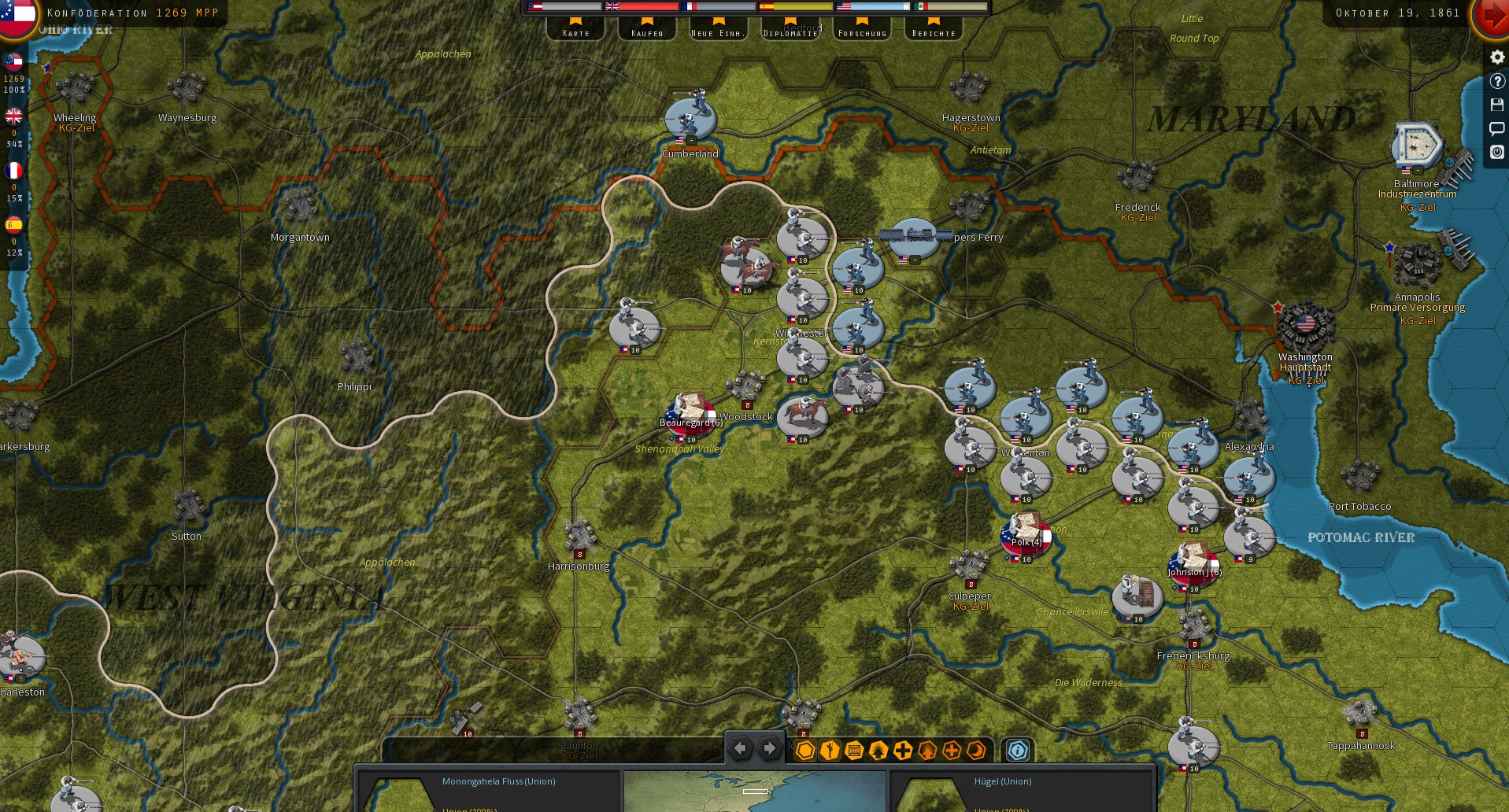1509x812 pixels.
Task: Open the unit info icon
Action: point(1017,751)
